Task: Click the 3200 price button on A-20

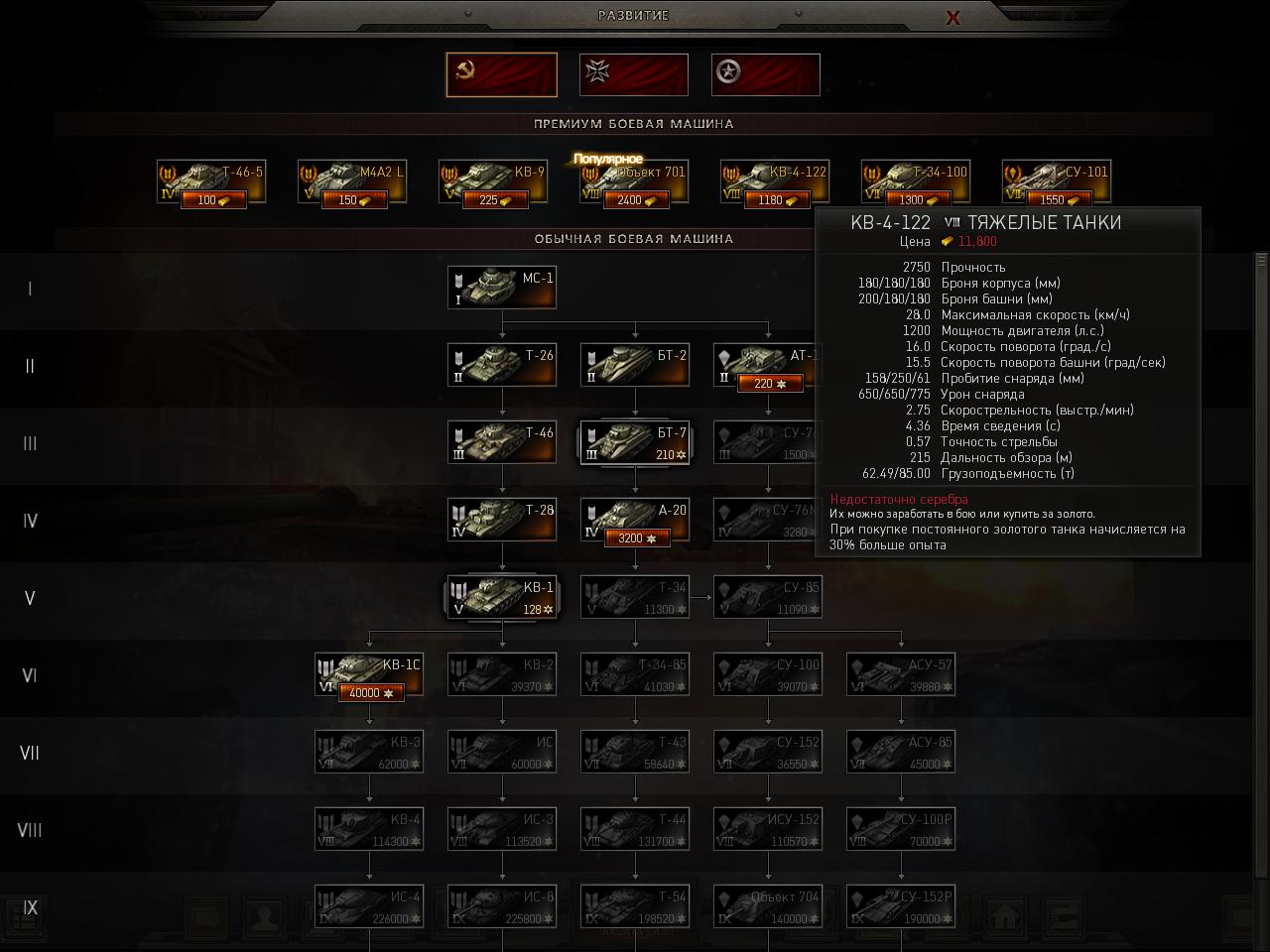Action: [x=635, y=538]
